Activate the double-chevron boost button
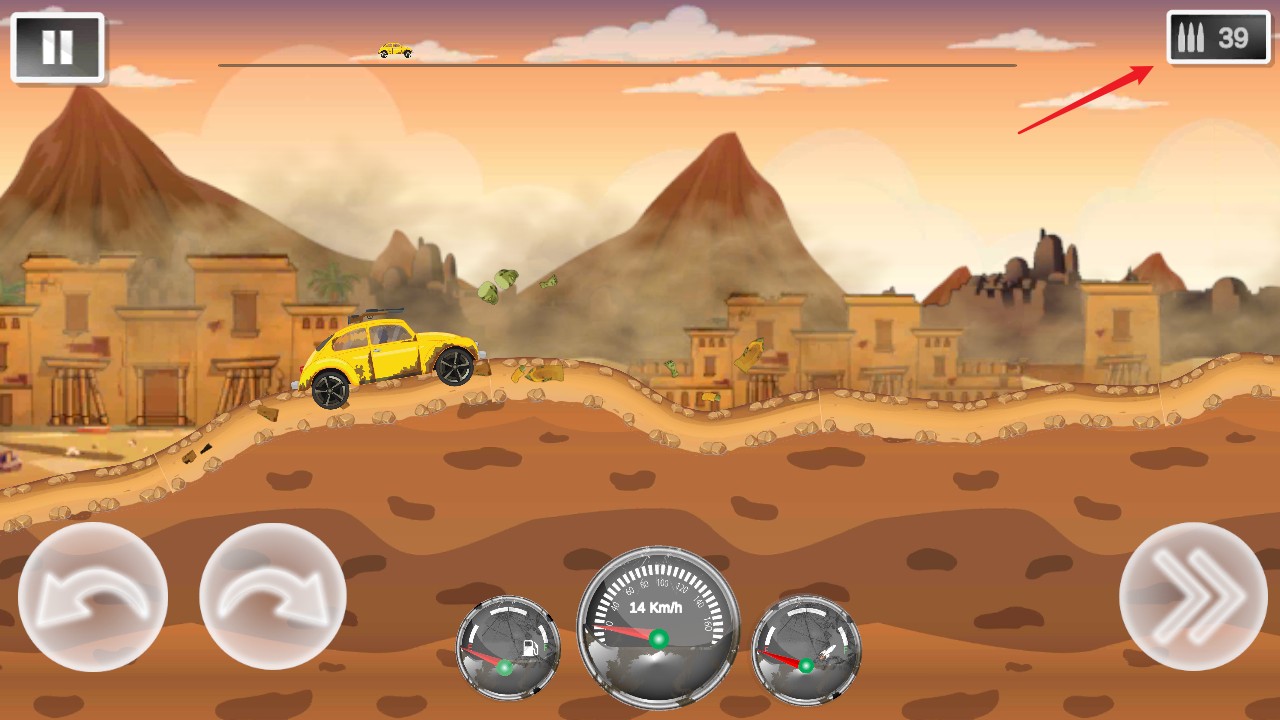Image resolution: width=1280 pixels, height=720 pixels. click(x=1193, y=597)
